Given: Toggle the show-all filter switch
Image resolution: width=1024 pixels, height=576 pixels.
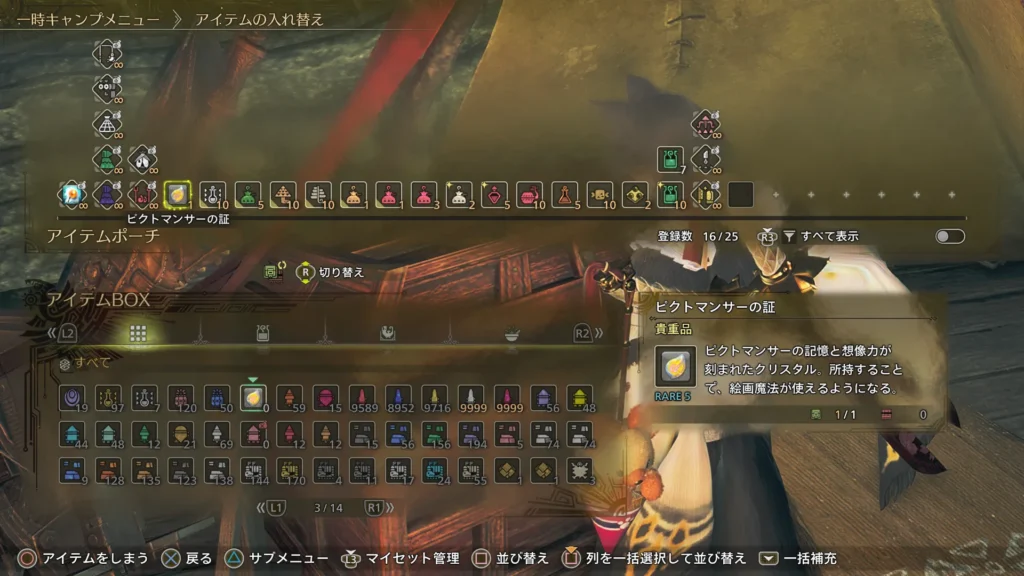Looking at the screenshot, I should coord(949,237).
